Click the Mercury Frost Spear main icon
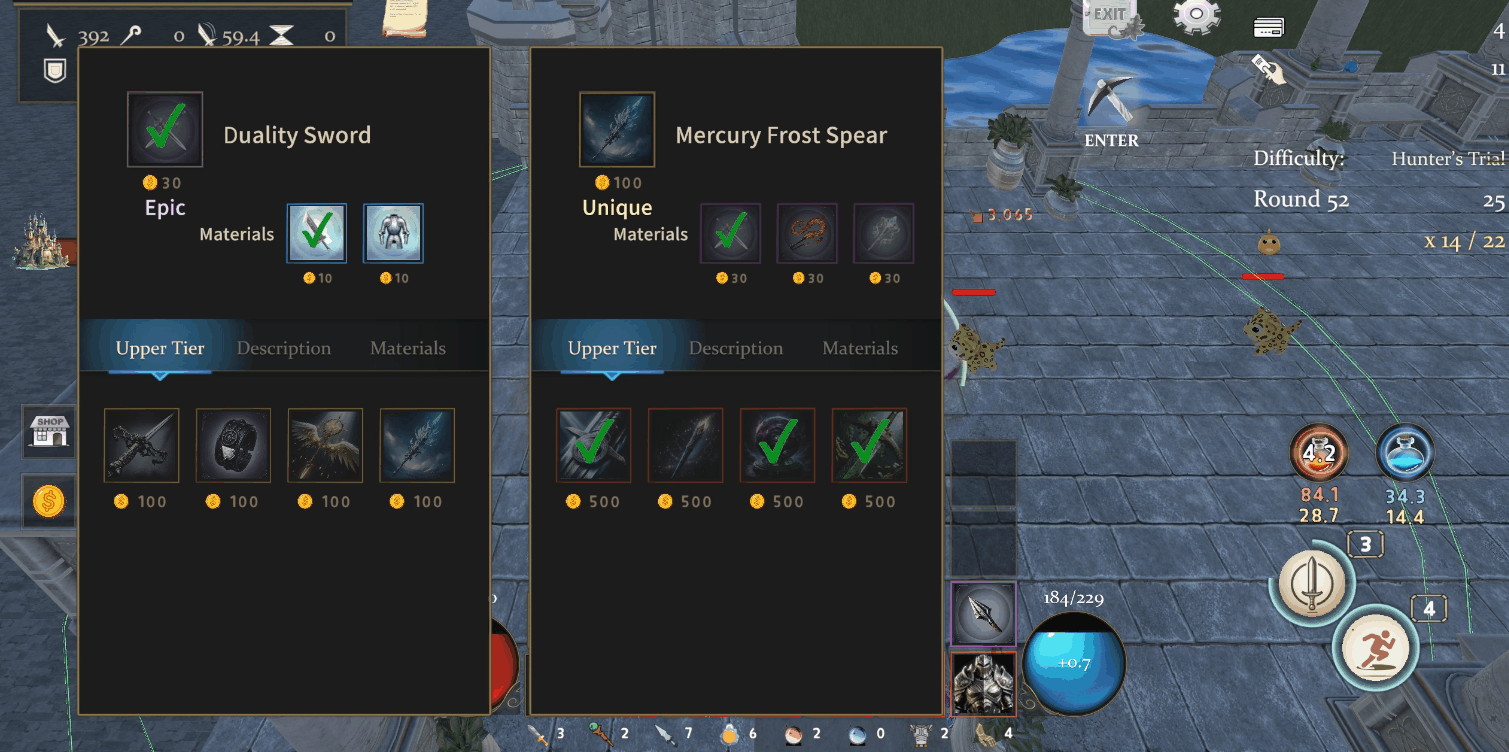The height and width of the screenshot is (752, 1509). click(617, 130)
